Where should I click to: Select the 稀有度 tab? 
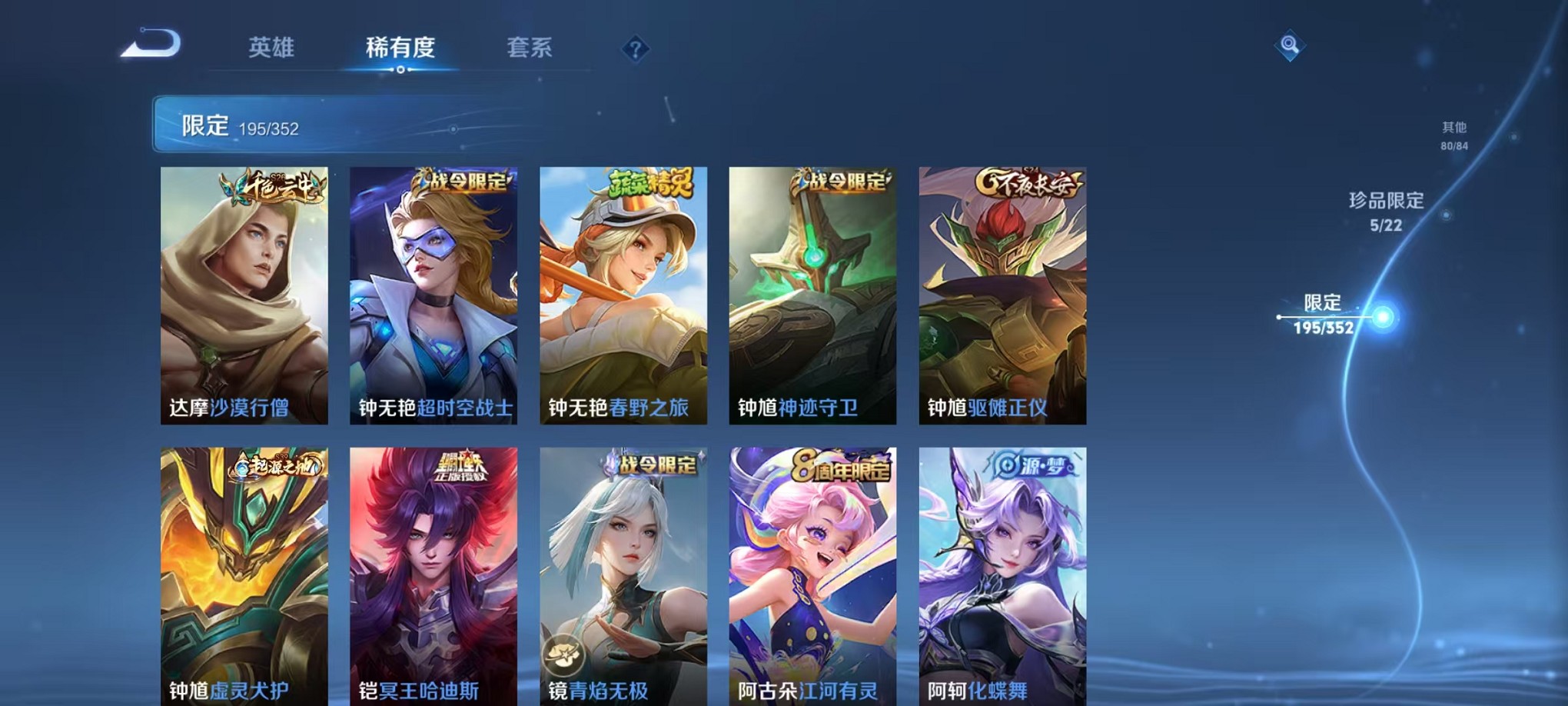pyautogui.click(x=400, y=48)
